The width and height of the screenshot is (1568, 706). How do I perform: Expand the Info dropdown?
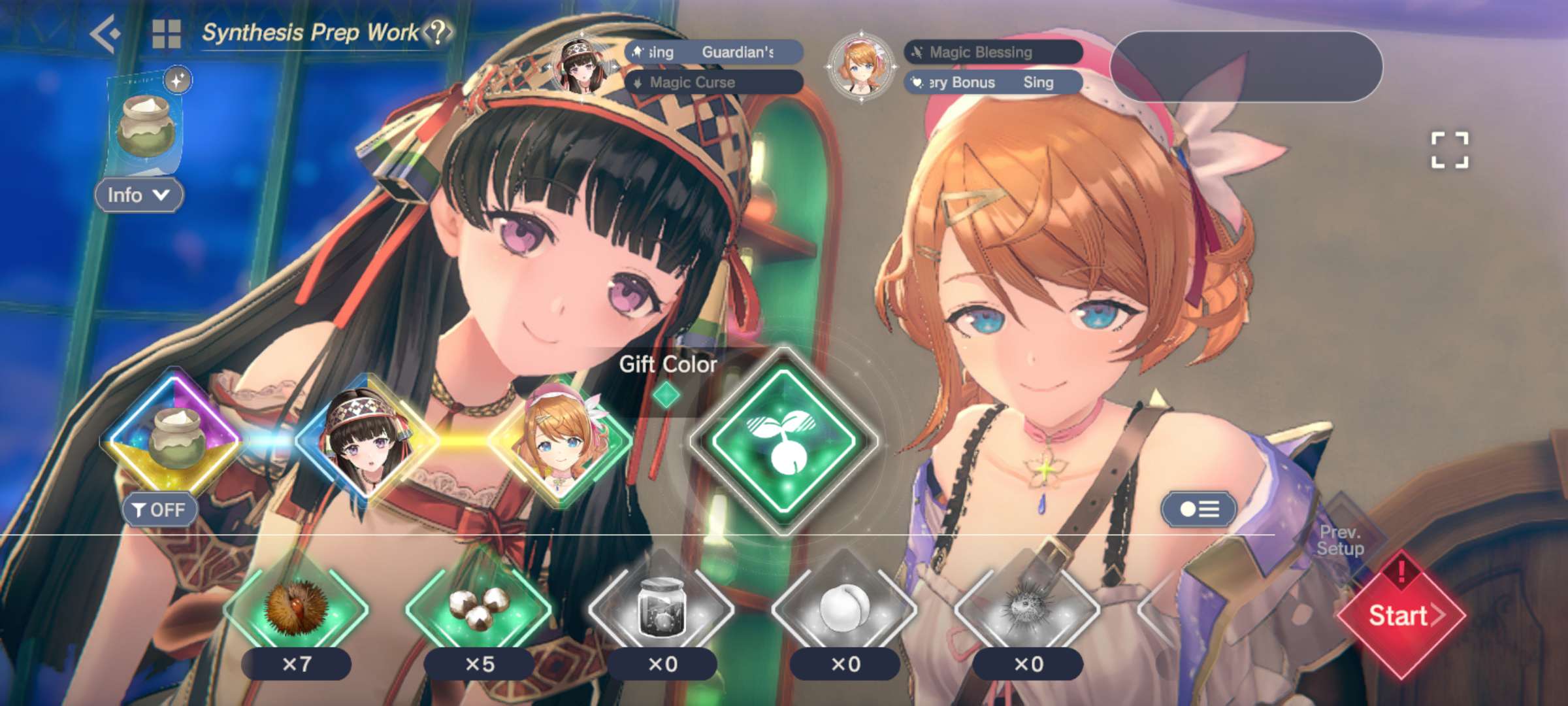(139, 195)
